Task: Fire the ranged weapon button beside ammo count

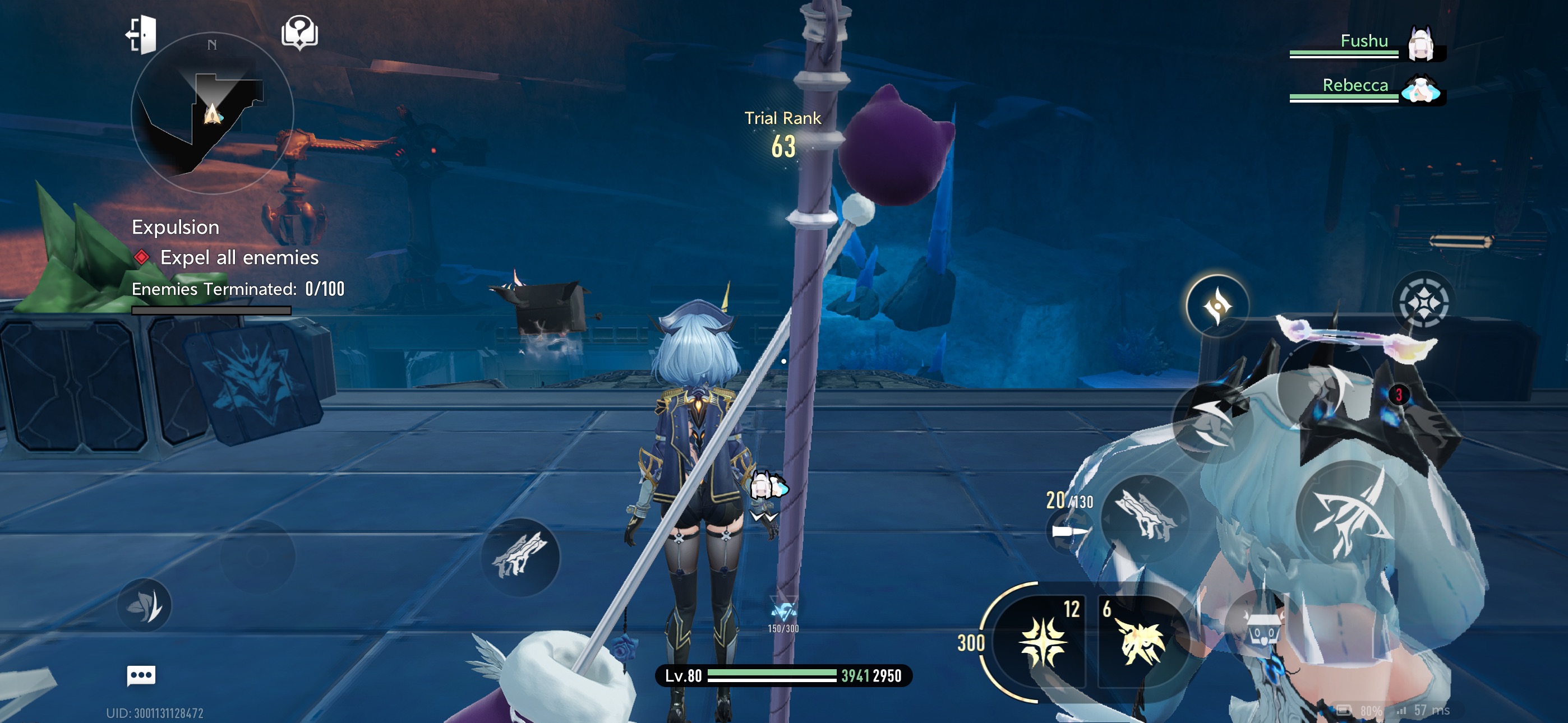Action: [x=1145, y=516]
